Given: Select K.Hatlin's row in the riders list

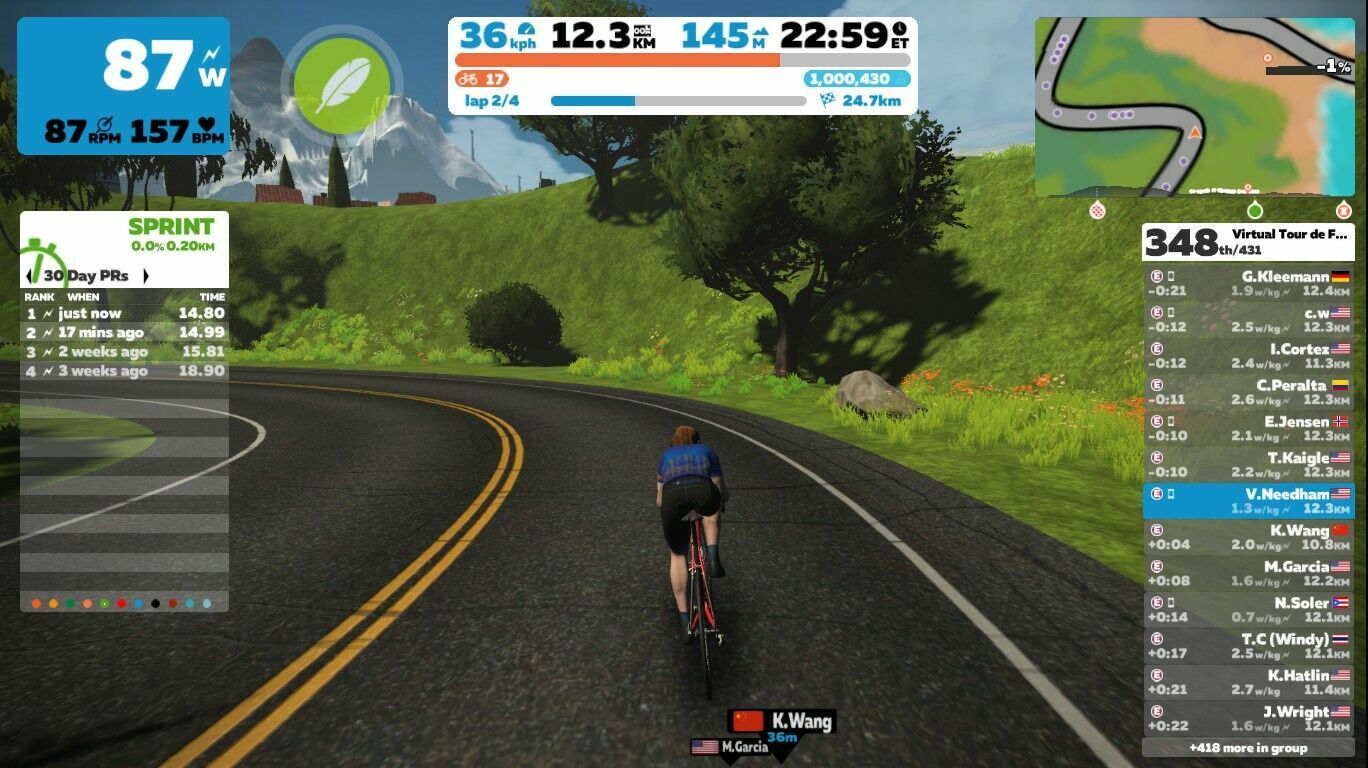Looking at the screenshot, I should pyautogui.click(x=1248, y=682).
